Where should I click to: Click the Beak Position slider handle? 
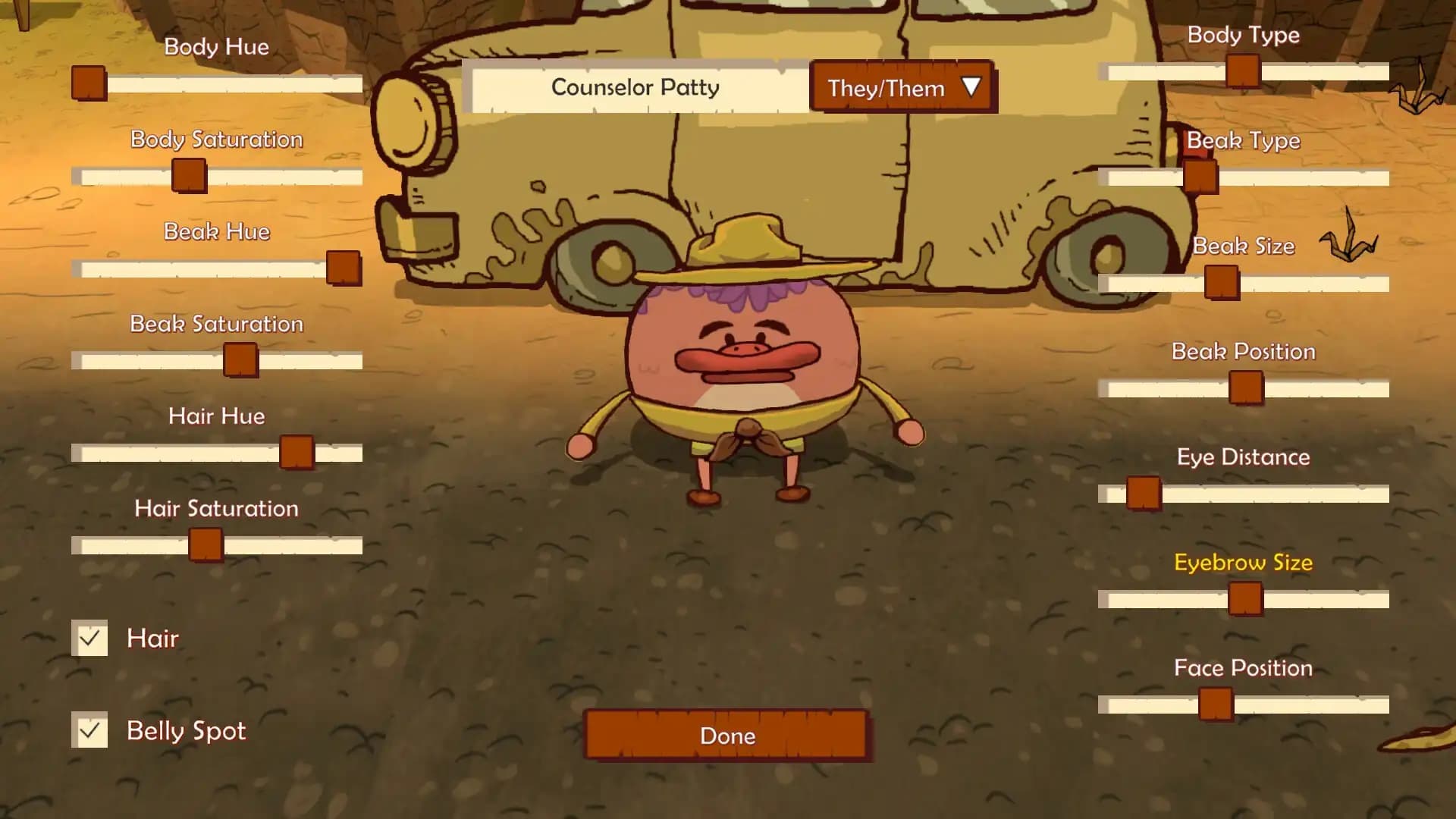[1246, 388]
